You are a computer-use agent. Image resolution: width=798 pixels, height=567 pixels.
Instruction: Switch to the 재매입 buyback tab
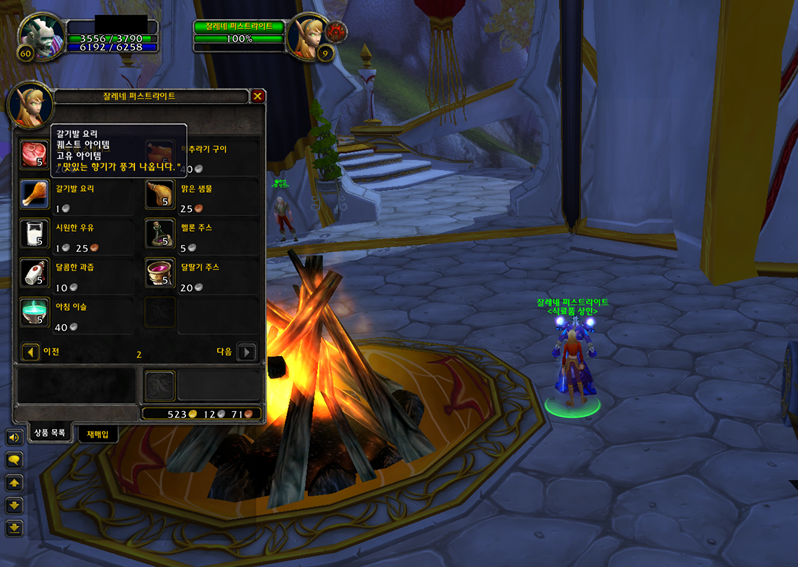point(97,434)
